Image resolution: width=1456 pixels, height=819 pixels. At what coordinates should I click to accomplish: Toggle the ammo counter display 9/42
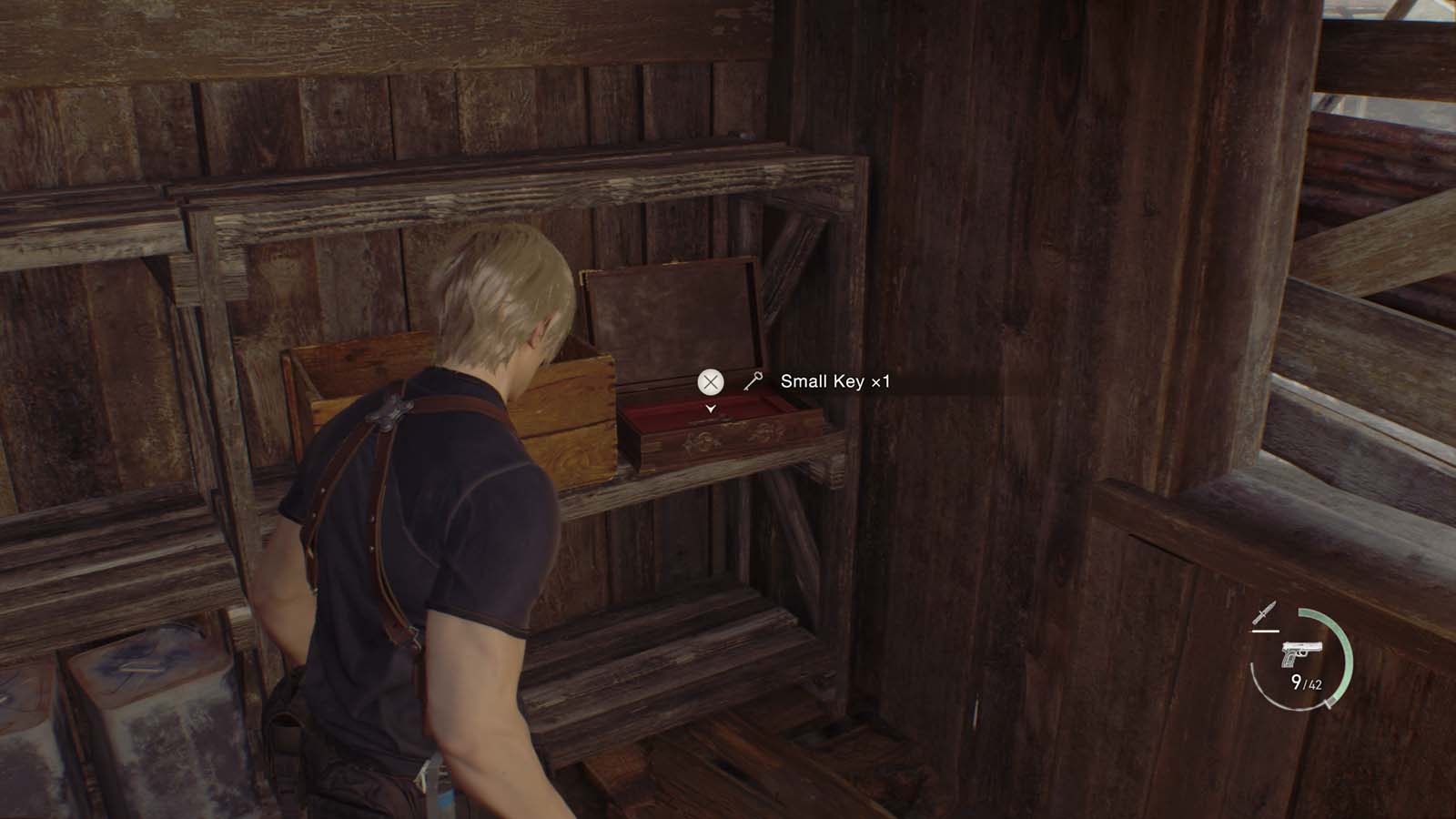pyautogui.click(x=1307, y=682)
